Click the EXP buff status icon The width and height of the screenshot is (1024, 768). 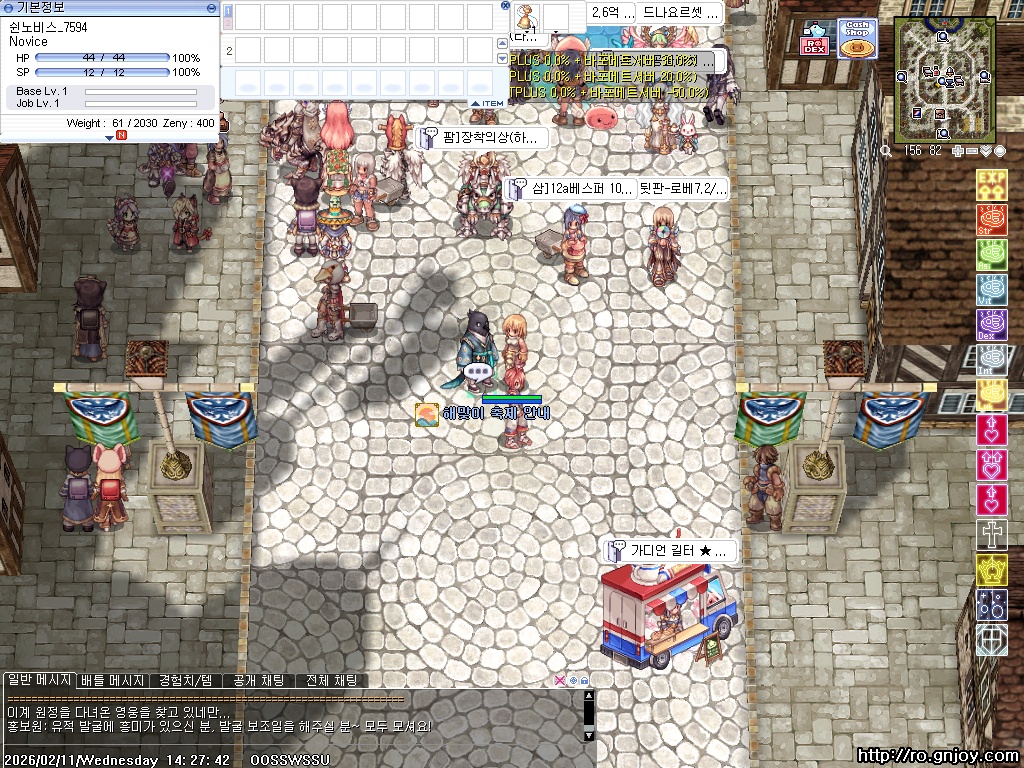coord(991,184)
